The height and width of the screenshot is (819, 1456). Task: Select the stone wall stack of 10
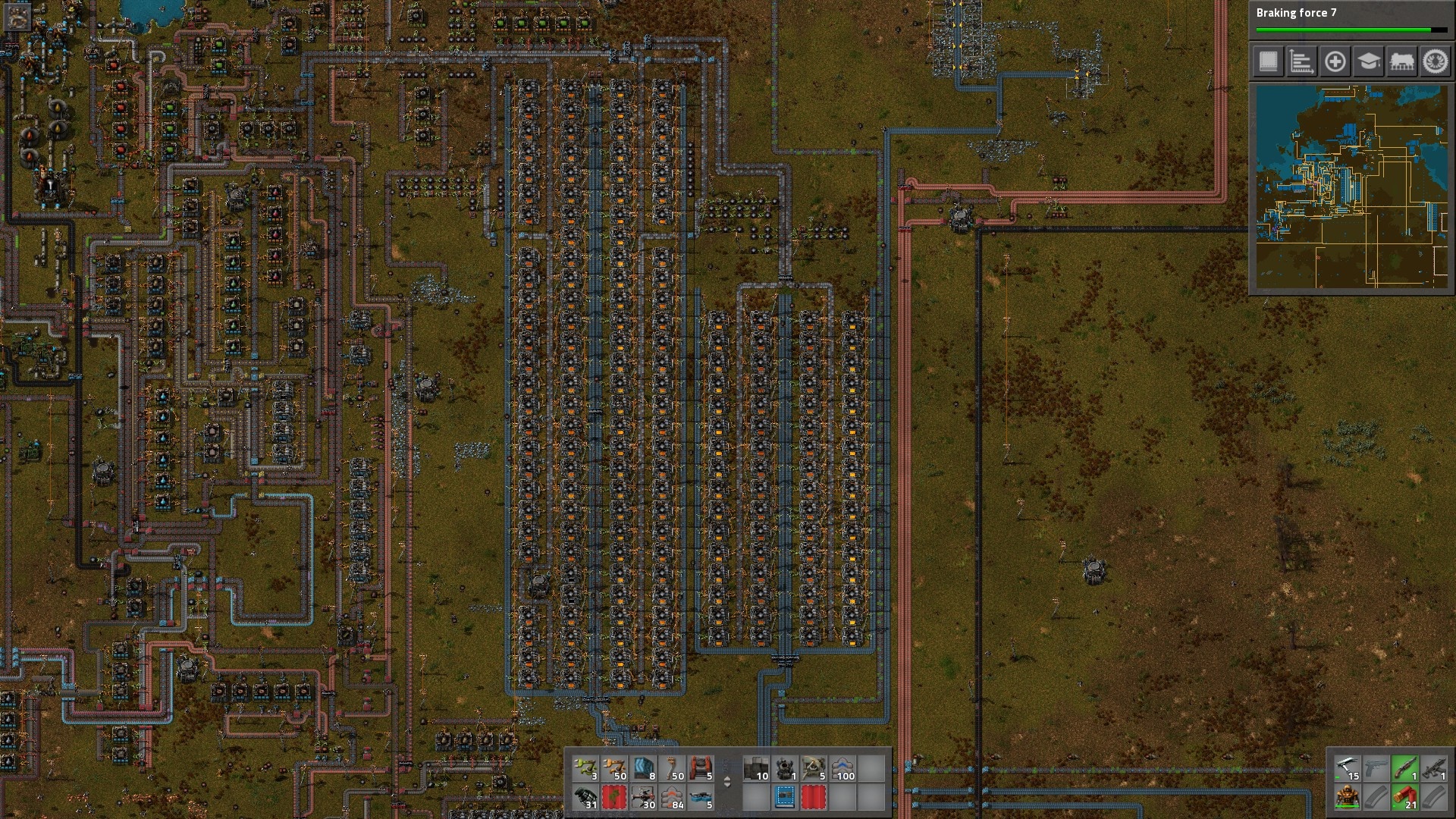[x=756, y=768]
